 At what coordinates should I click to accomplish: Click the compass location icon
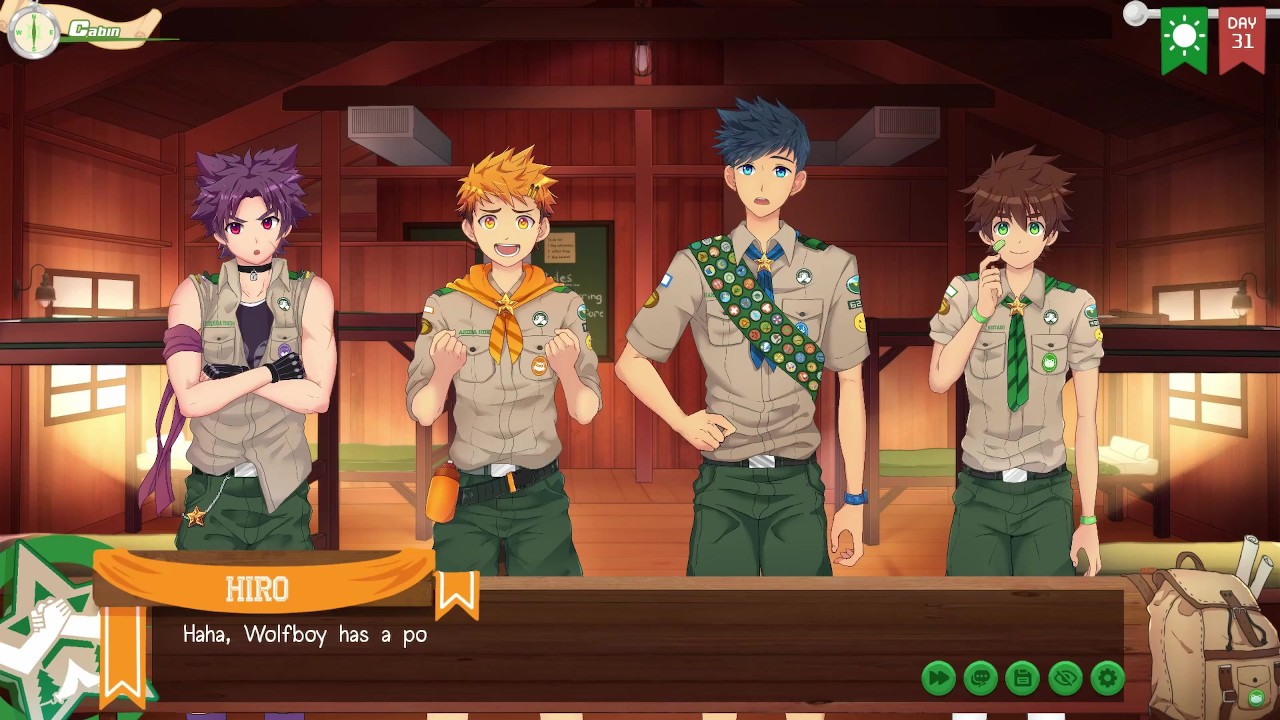click(x=33, y=31)
